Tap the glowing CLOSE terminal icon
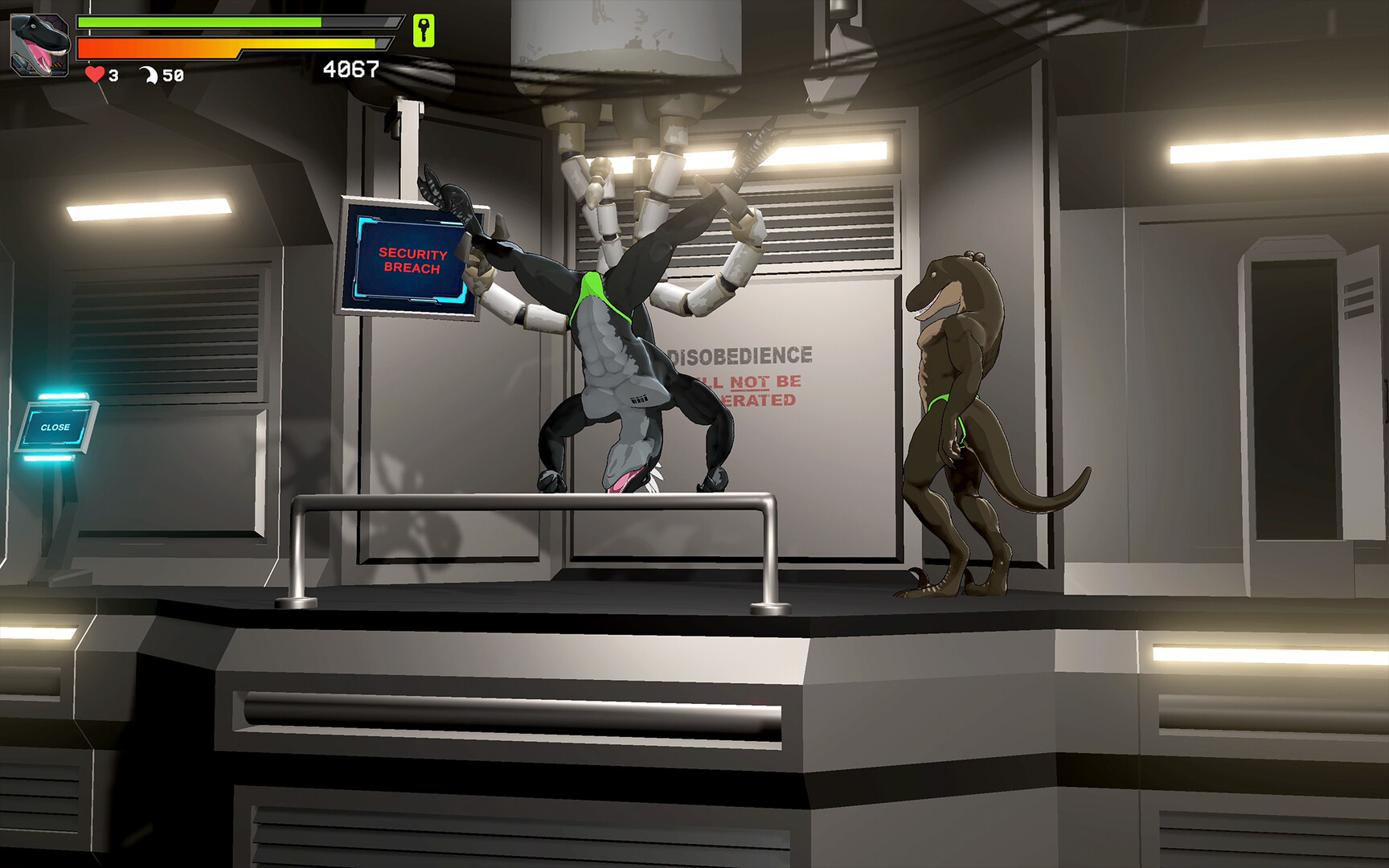This screenshot has width=1389, height=868. (56, 426)
